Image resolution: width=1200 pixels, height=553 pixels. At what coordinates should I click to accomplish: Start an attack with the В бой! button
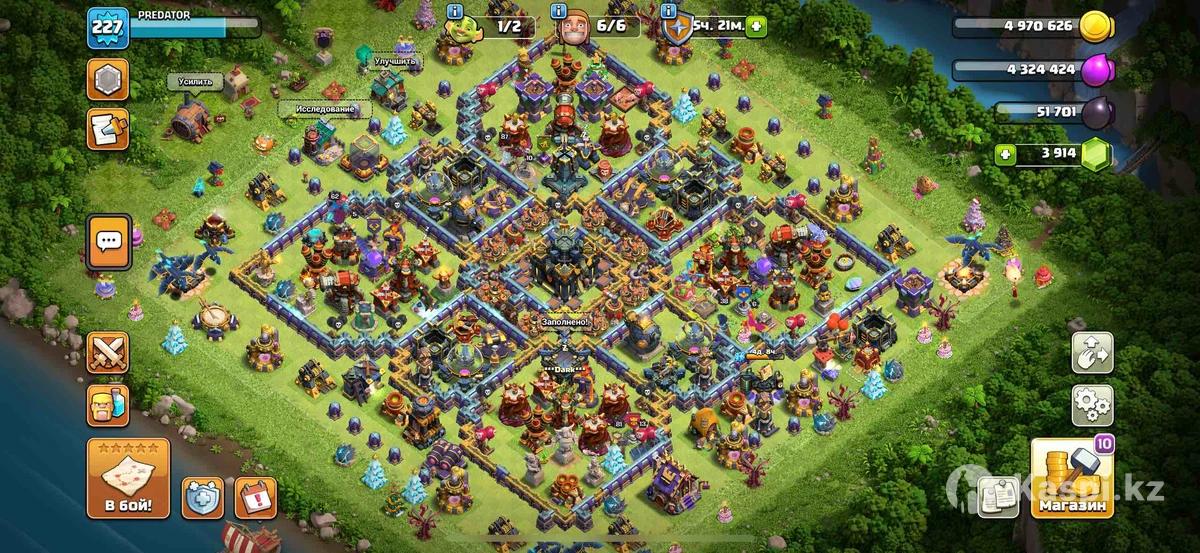click(x=127, y=478)
